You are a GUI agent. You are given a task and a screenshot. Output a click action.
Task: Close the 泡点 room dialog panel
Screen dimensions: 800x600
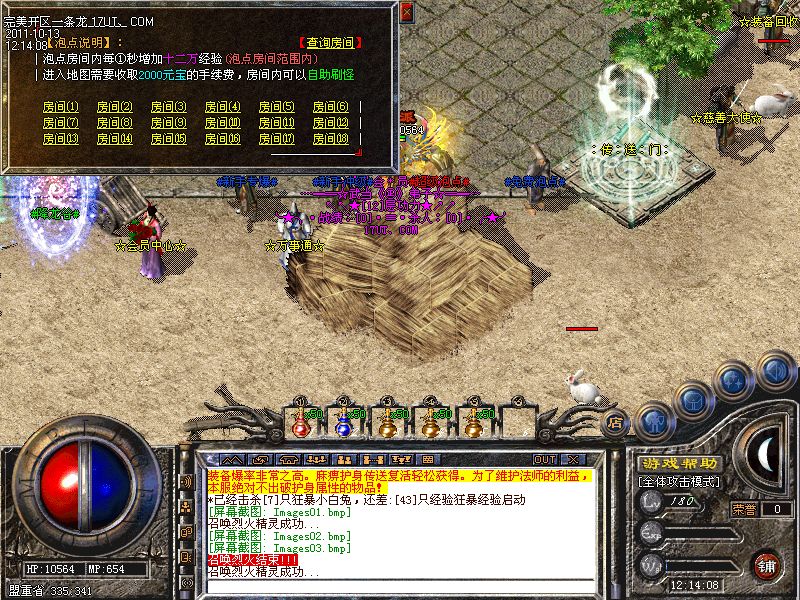tap(407, 12)
